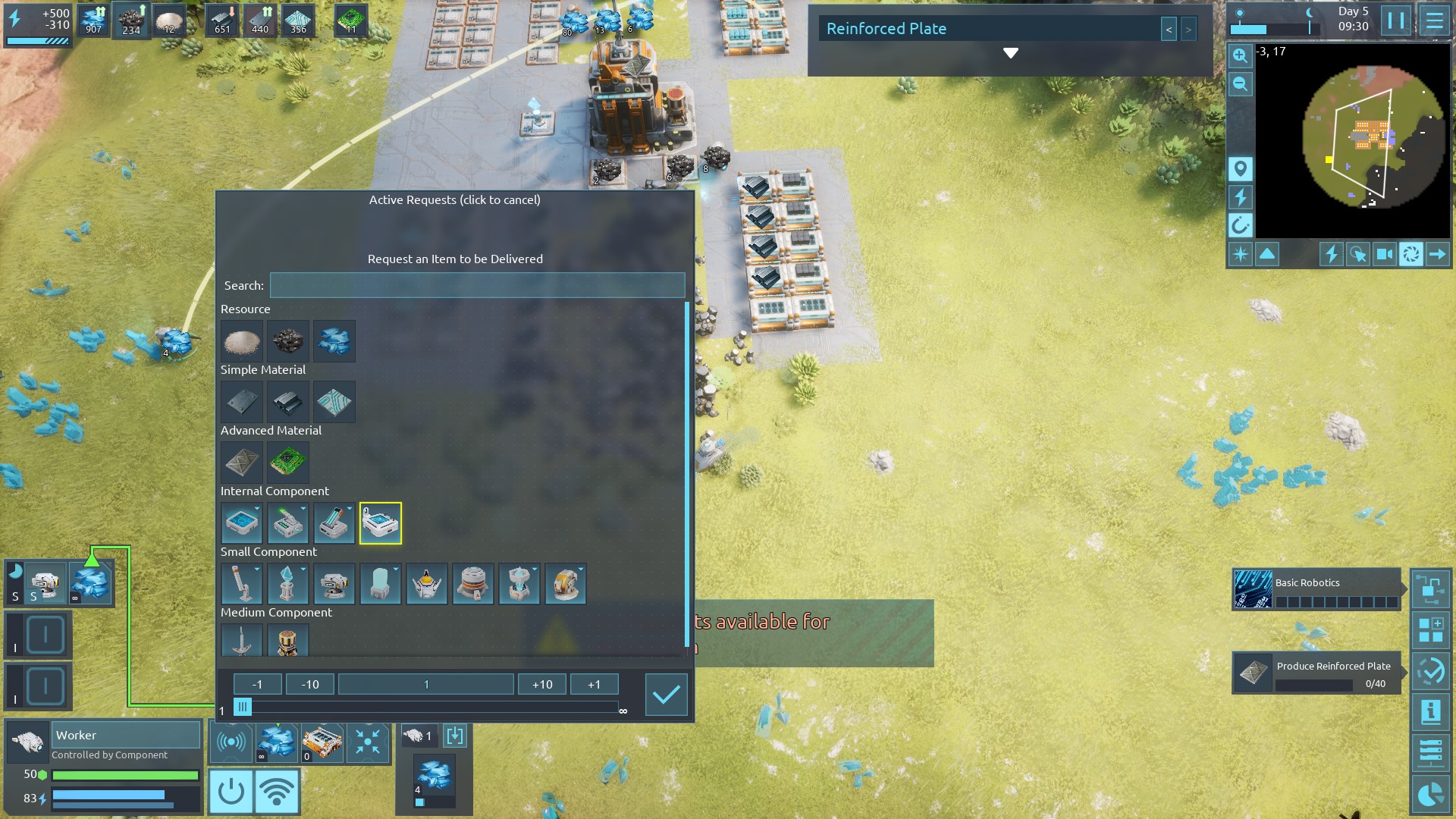Subtract one with the -1 button
1456x819 pixels.
pyautogui.click(x=257, y=684)
